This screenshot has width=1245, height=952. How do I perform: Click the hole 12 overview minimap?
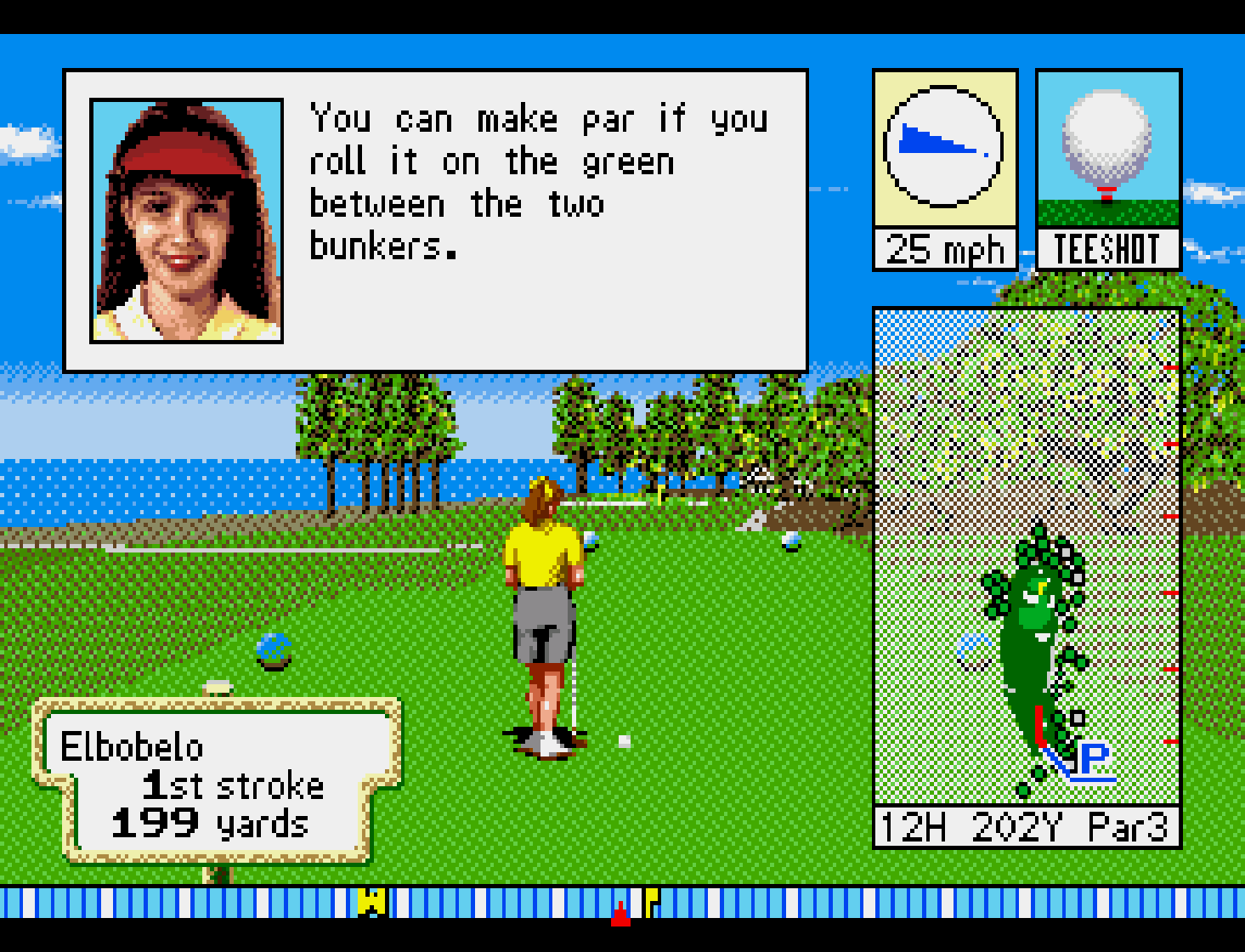click(1027, 557)
